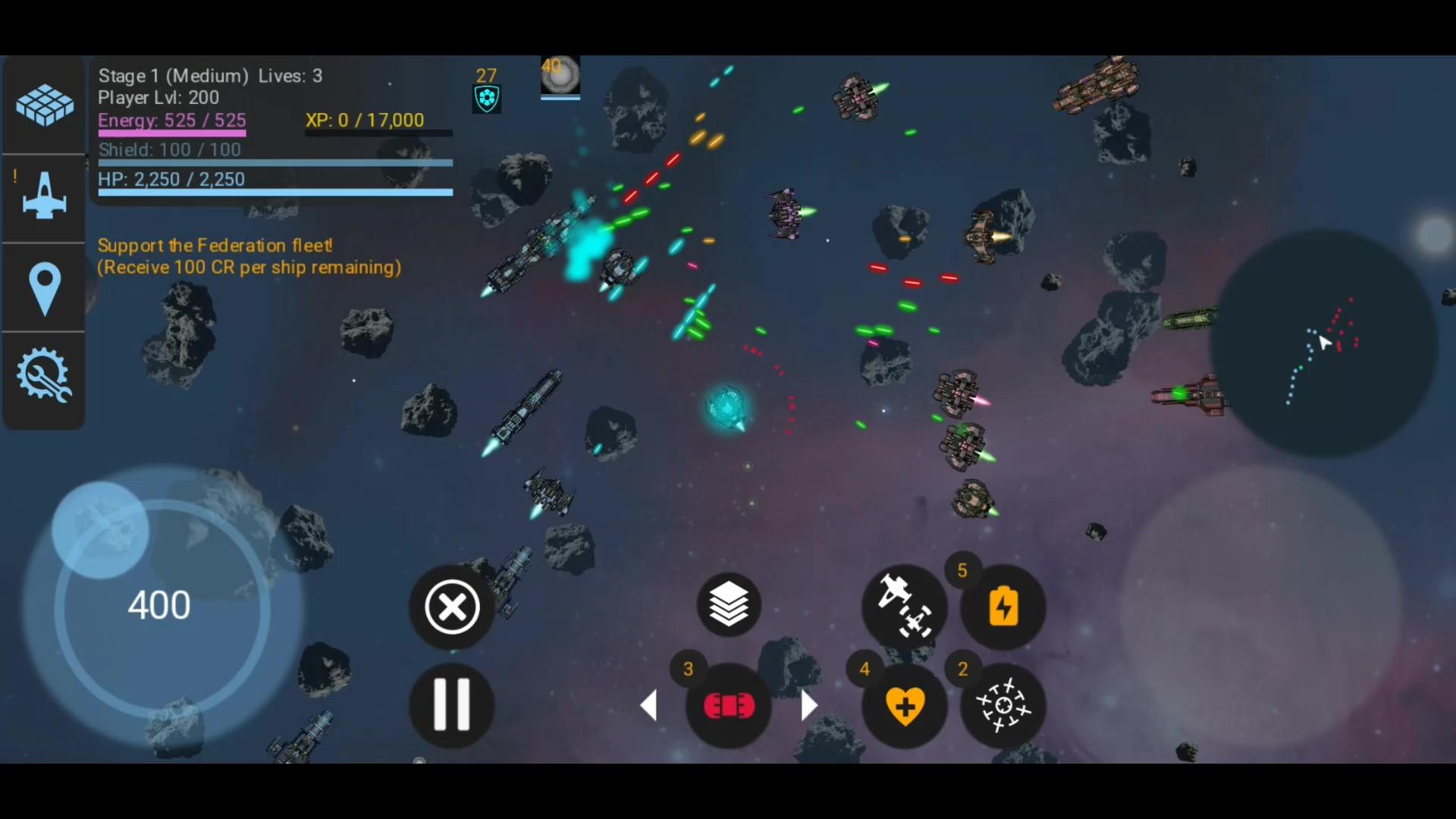Image resolution: width=1456 pixels, height=819 pixels.
Task: Use the energy battery consumable
Action: (x=1003, y=604)
